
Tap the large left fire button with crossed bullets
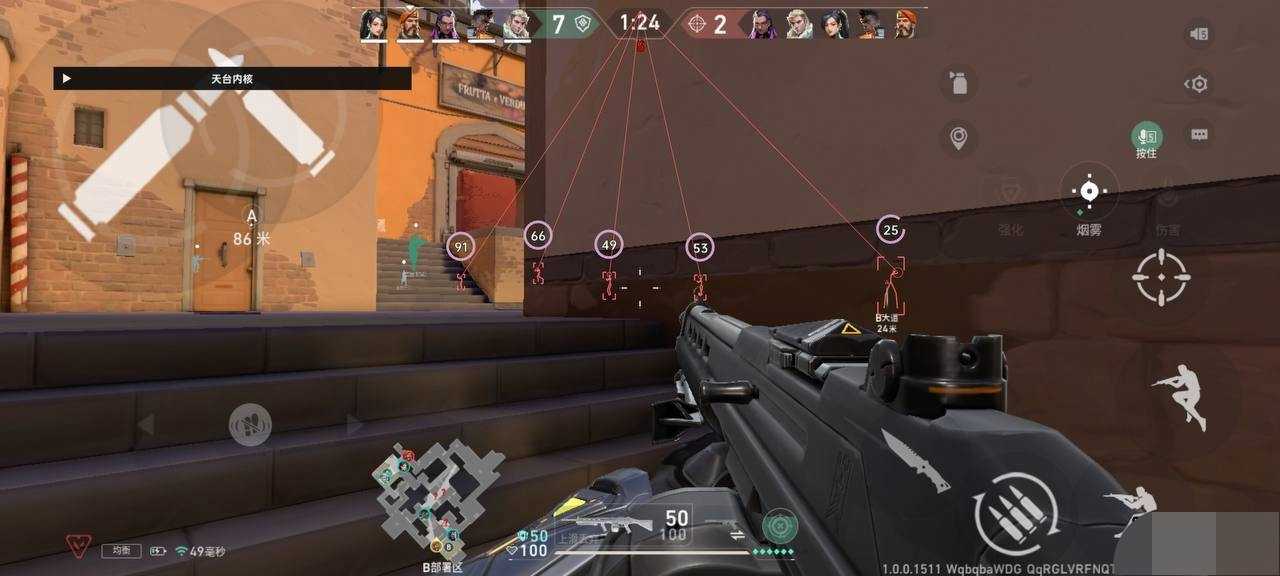(x=196, y=143)
